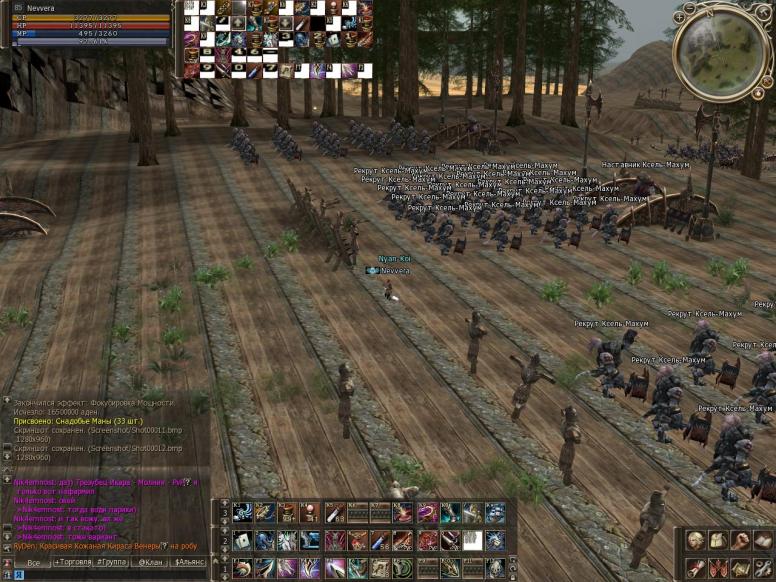Viewport: 776px width, 582px height.
Task: Open the +Торговля trade chat tab
Action: tap(73, 563)
